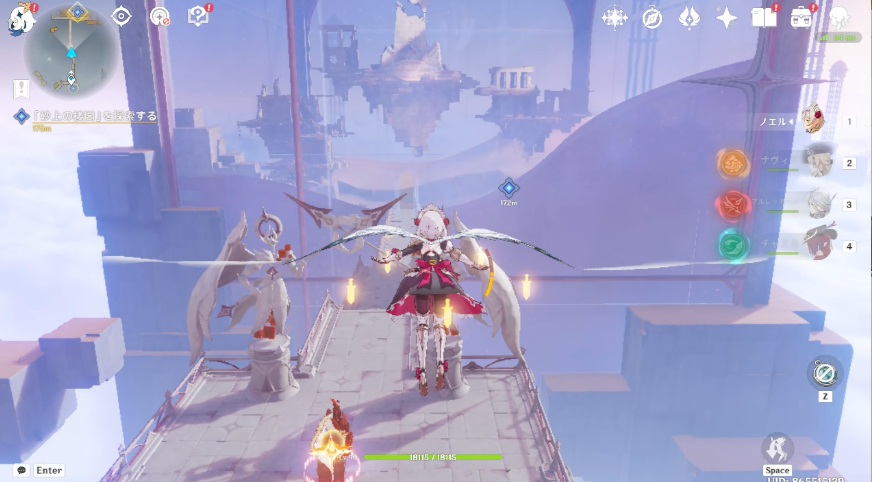Image resolution: width=872 pixels, height=482 pixels.
Task: Open the character profile head icon
Action: 839,17
